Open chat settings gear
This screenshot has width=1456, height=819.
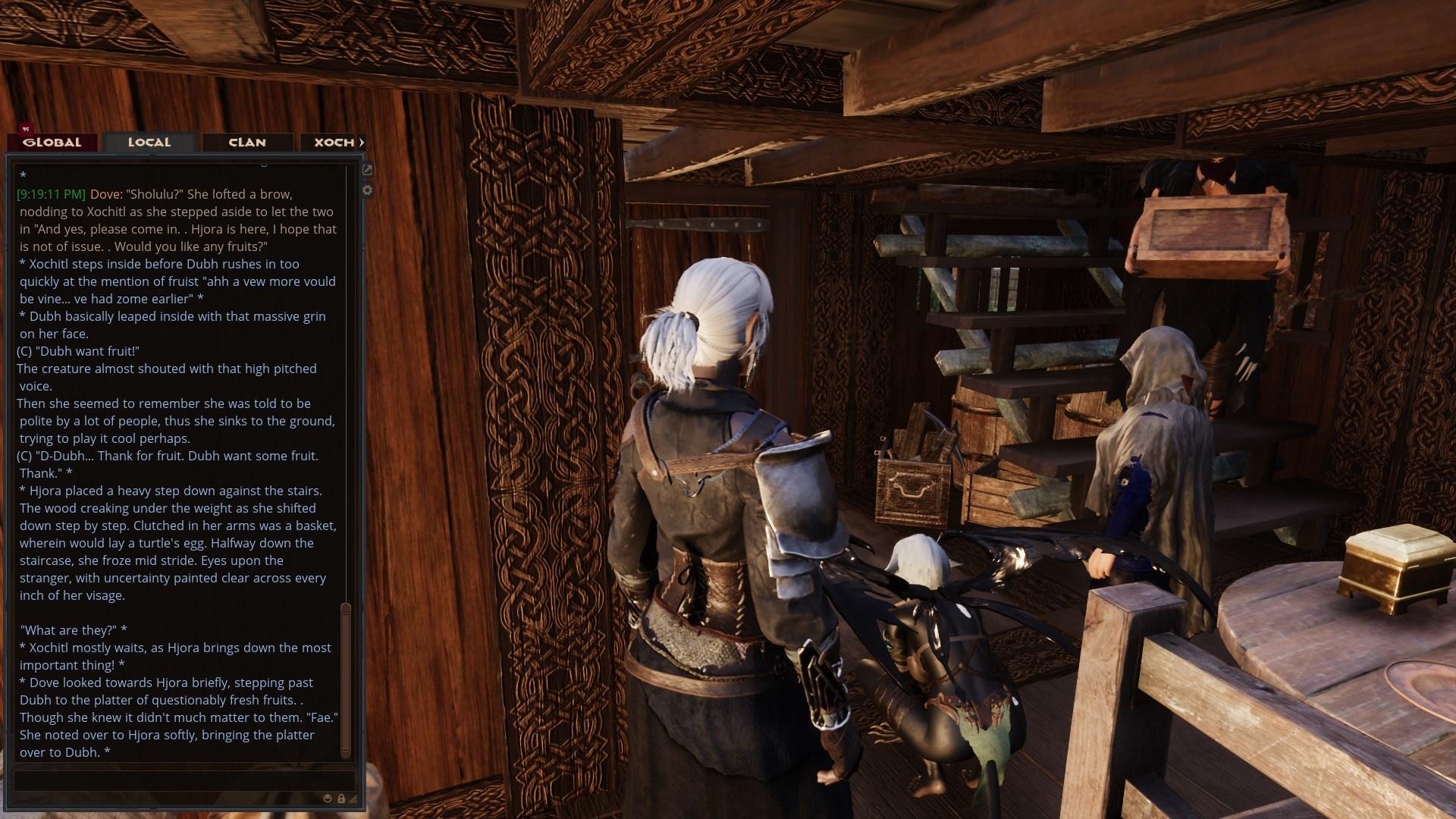368,190
